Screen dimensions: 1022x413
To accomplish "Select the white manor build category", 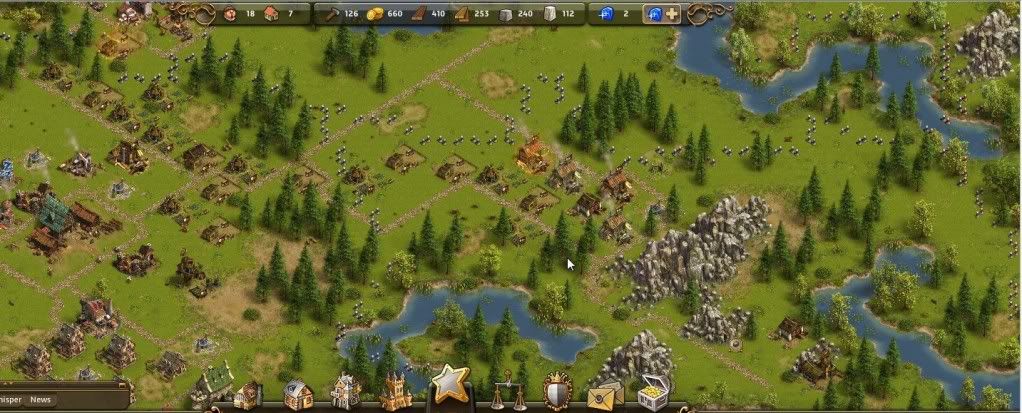I will click(345, 392).
